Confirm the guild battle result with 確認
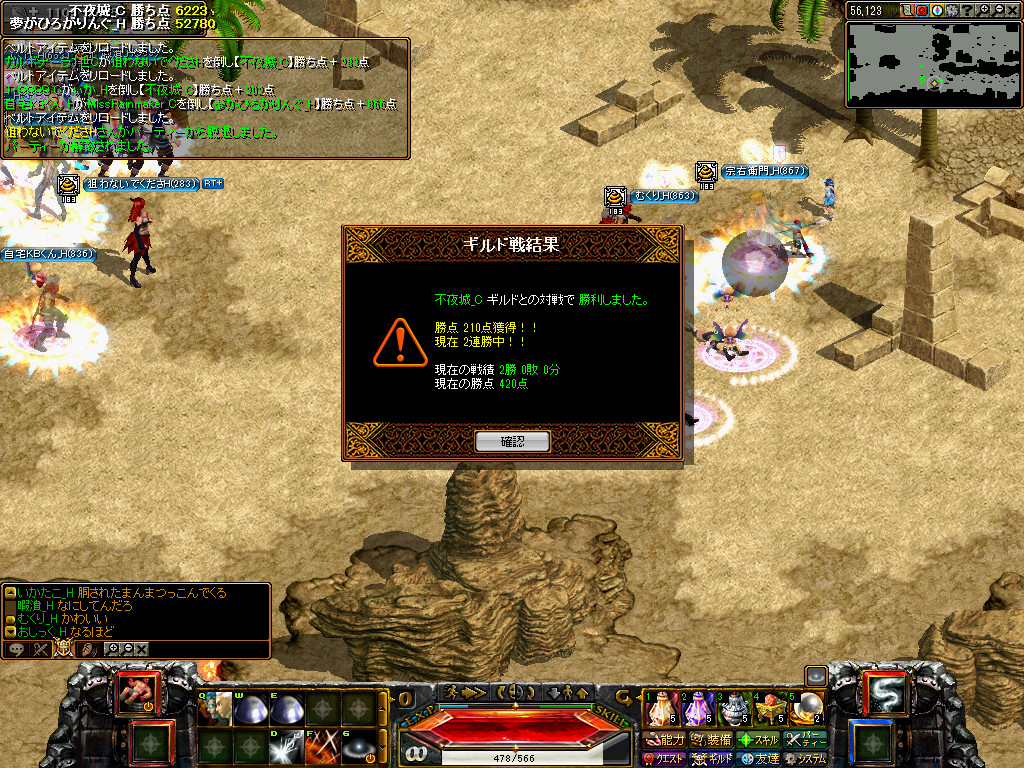Screen dimensions: 1024x768 tap(512, 441)
